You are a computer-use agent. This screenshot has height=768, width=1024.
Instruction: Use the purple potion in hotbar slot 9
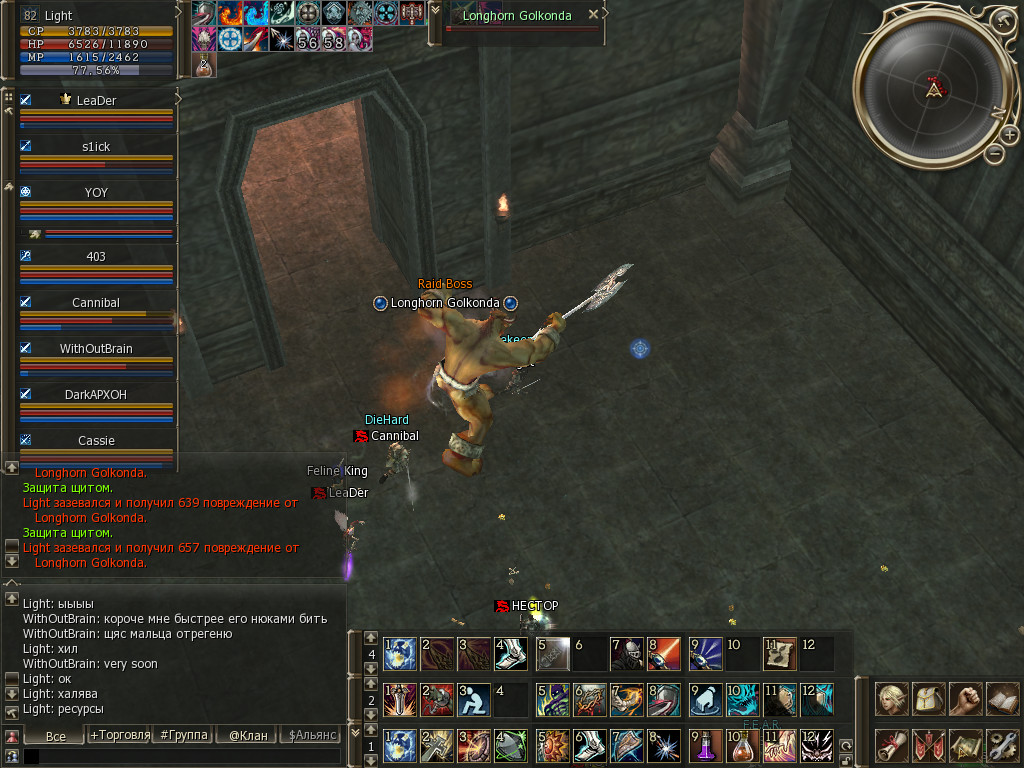(x=705, y=745)
